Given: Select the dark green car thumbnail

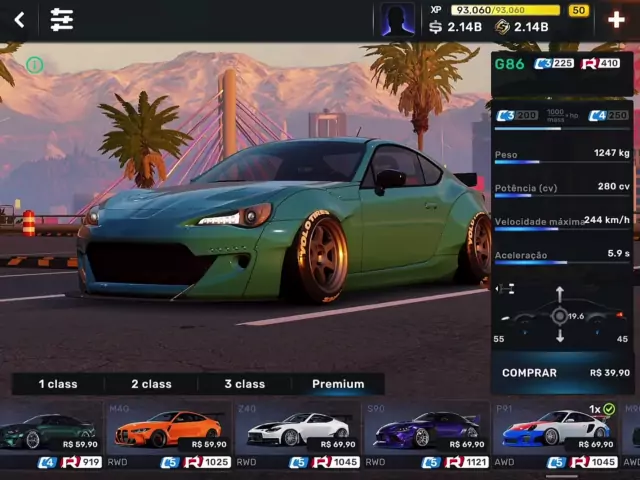Looking at the screenshot, I should click(50, 431).
